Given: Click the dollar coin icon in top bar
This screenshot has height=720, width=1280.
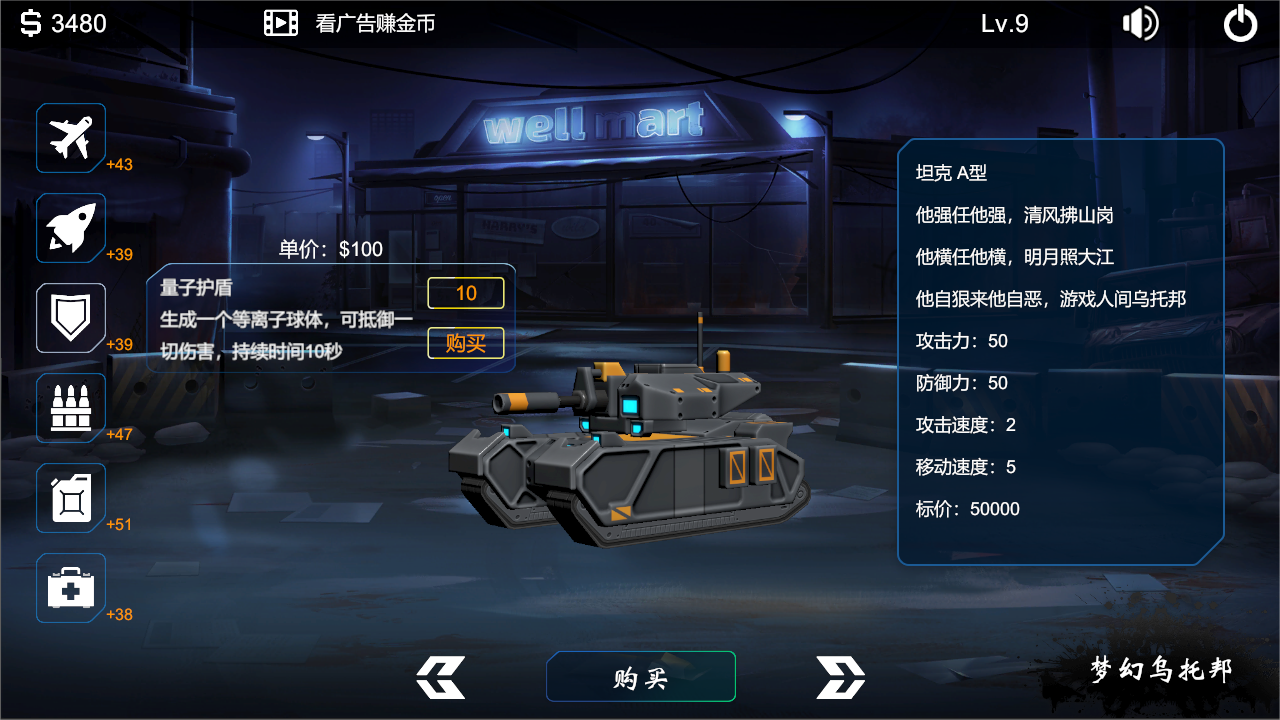Looking at the screenshot, I should (x=30, y=22).
